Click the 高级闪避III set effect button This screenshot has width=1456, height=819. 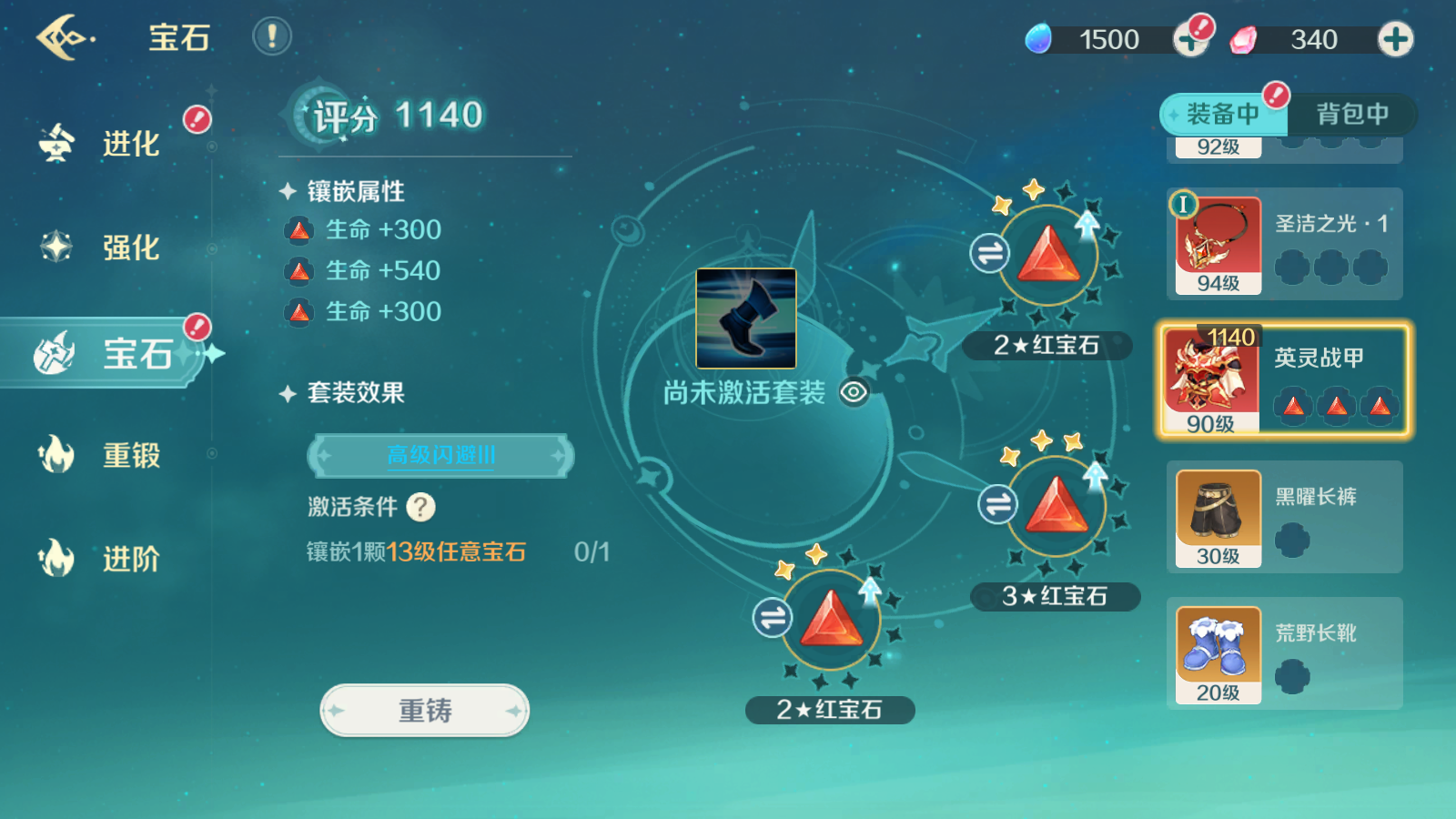[440, 455]
